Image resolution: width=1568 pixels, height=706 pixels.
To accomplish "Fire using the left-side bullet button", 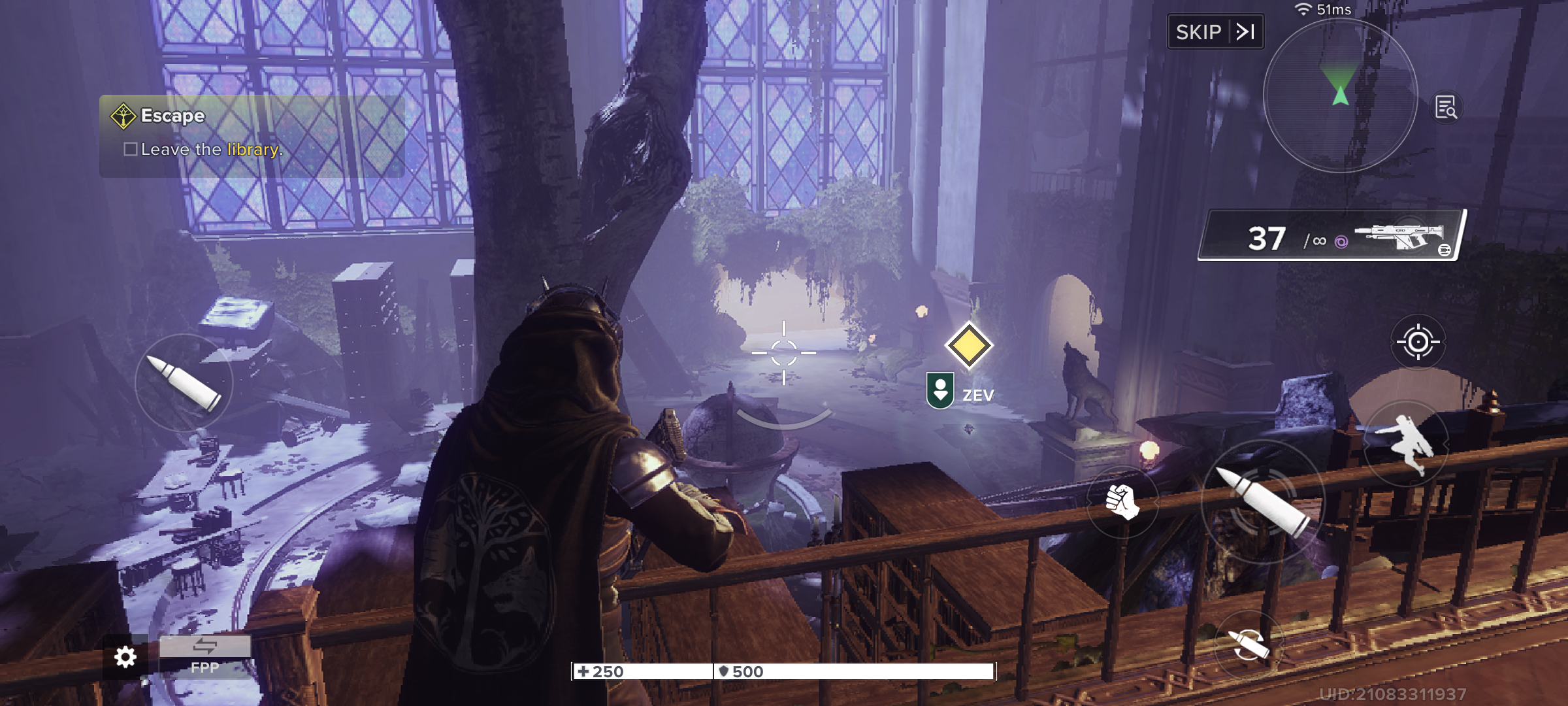I will click(x=184, y=383).
